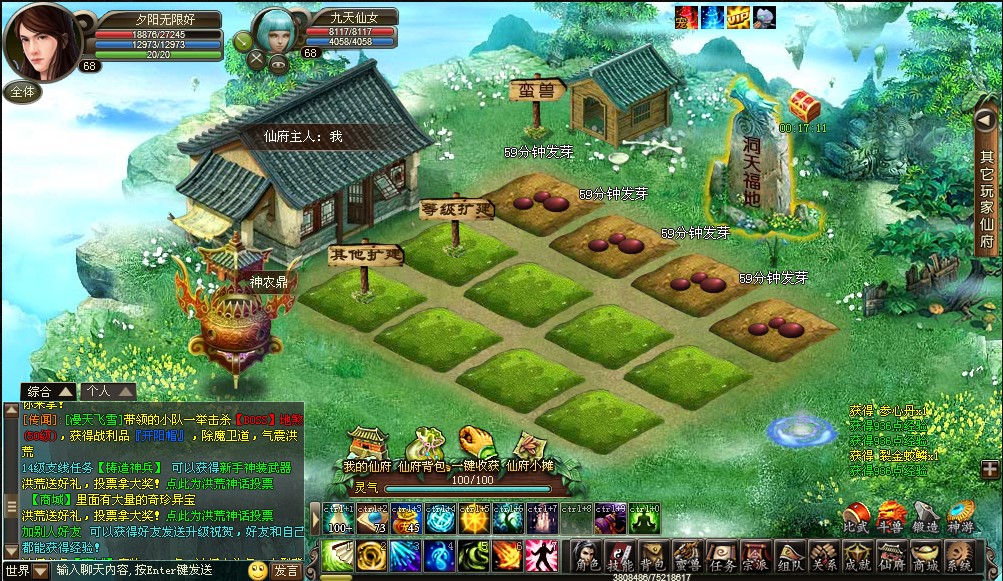Open the 背包 inventory bag
The image size is (1003, 581).
coord(653,557)
